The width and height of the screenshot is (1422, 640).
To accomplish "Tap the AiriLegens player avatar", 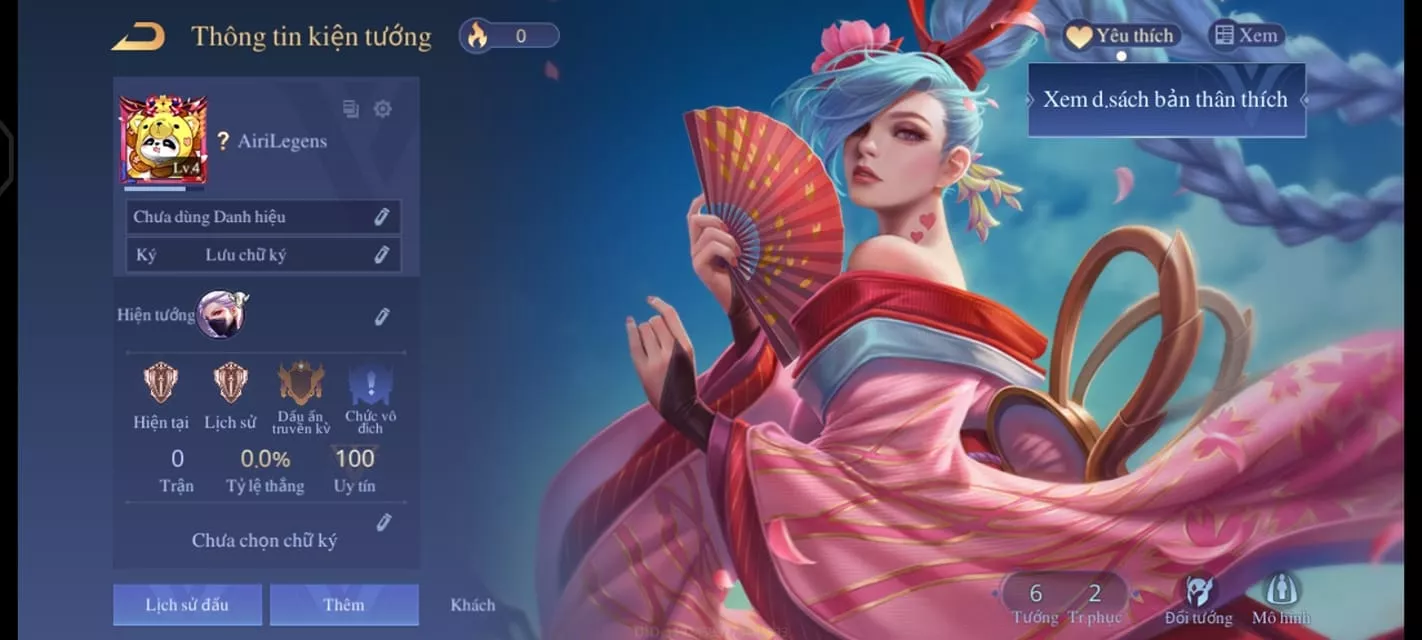I will point(163,140).
